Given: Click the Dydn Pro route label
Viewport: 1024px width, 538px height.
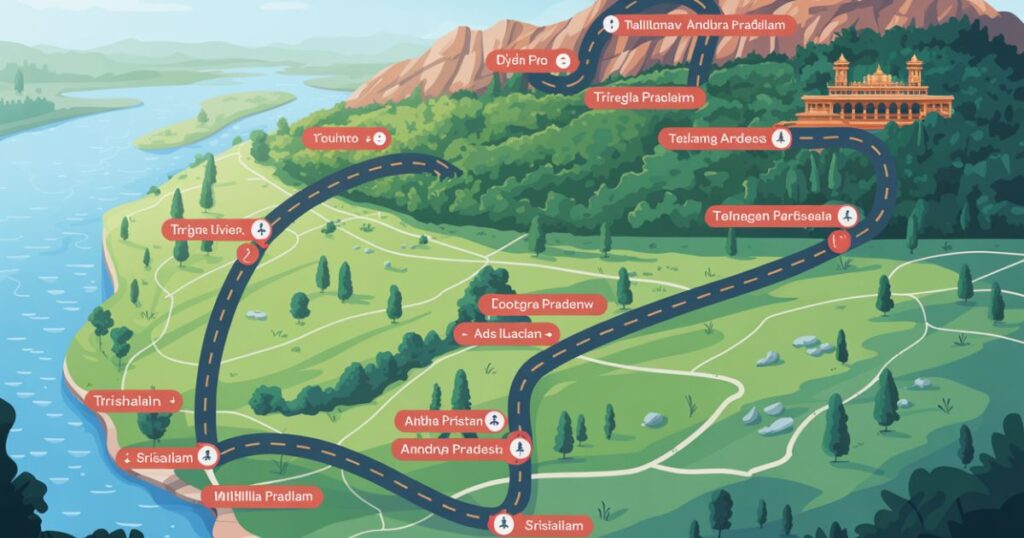Looking at the screenshot, I should click(x=532, y=61).
